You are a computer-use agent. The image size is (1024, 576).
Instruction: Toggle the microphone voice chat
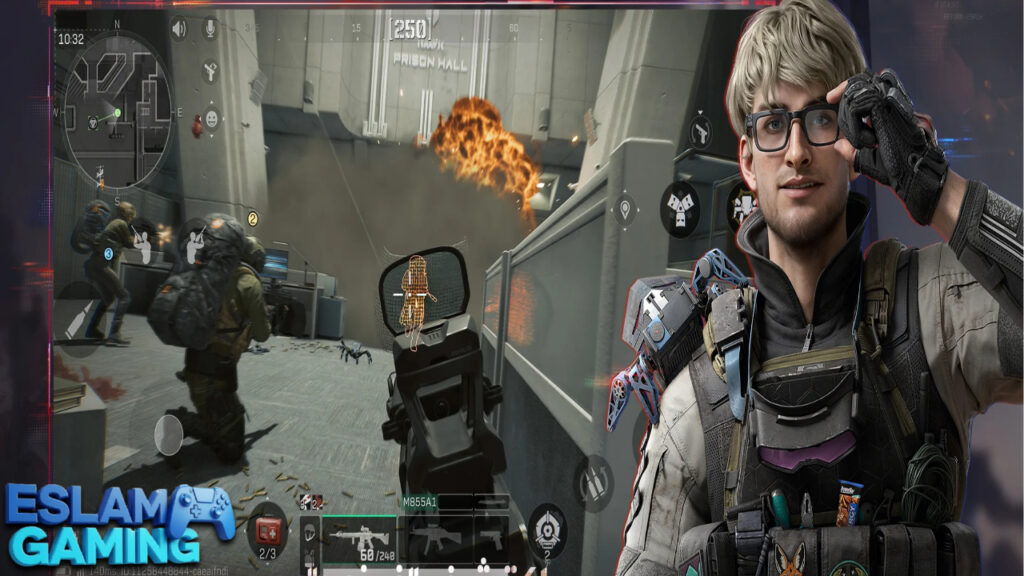211,29
